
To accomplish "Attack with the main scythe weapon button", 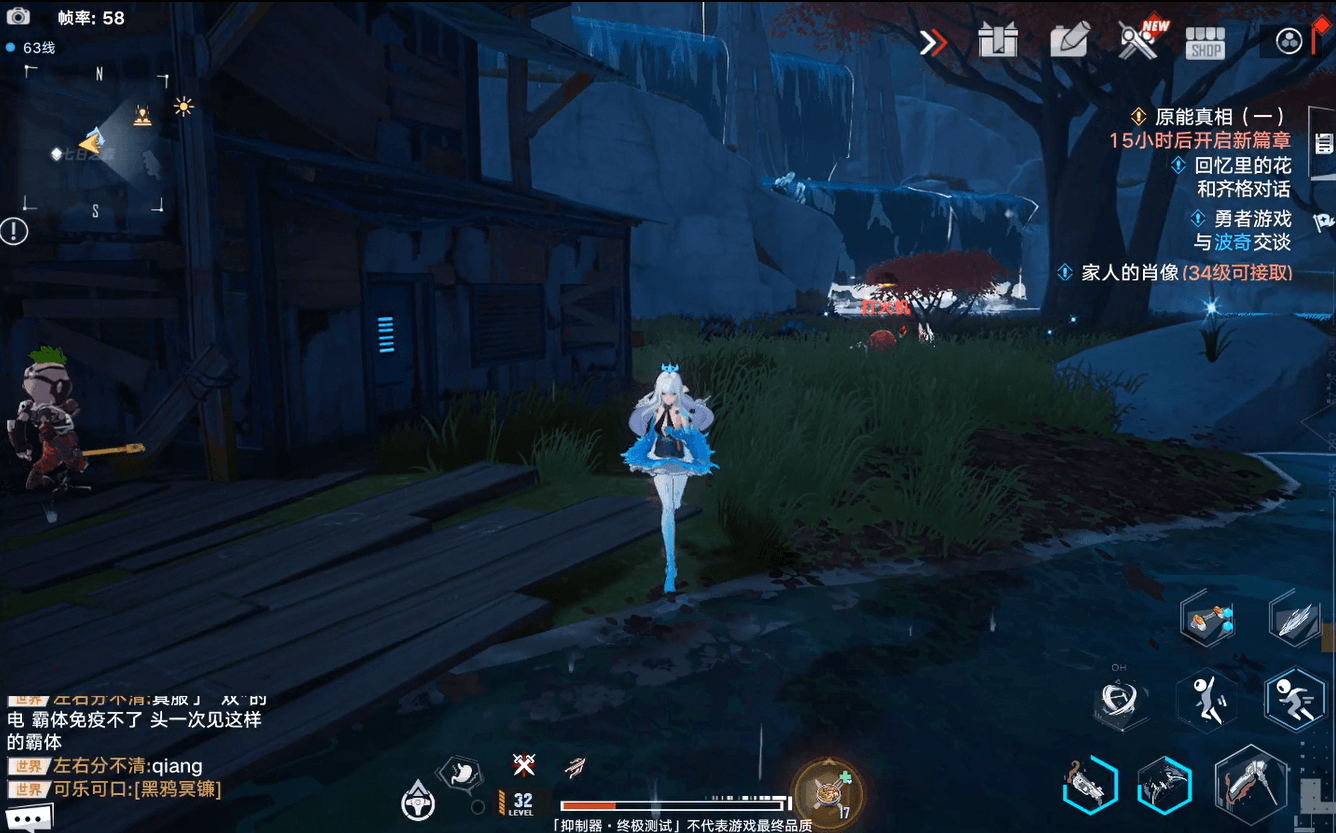I will click(1250, 787).
